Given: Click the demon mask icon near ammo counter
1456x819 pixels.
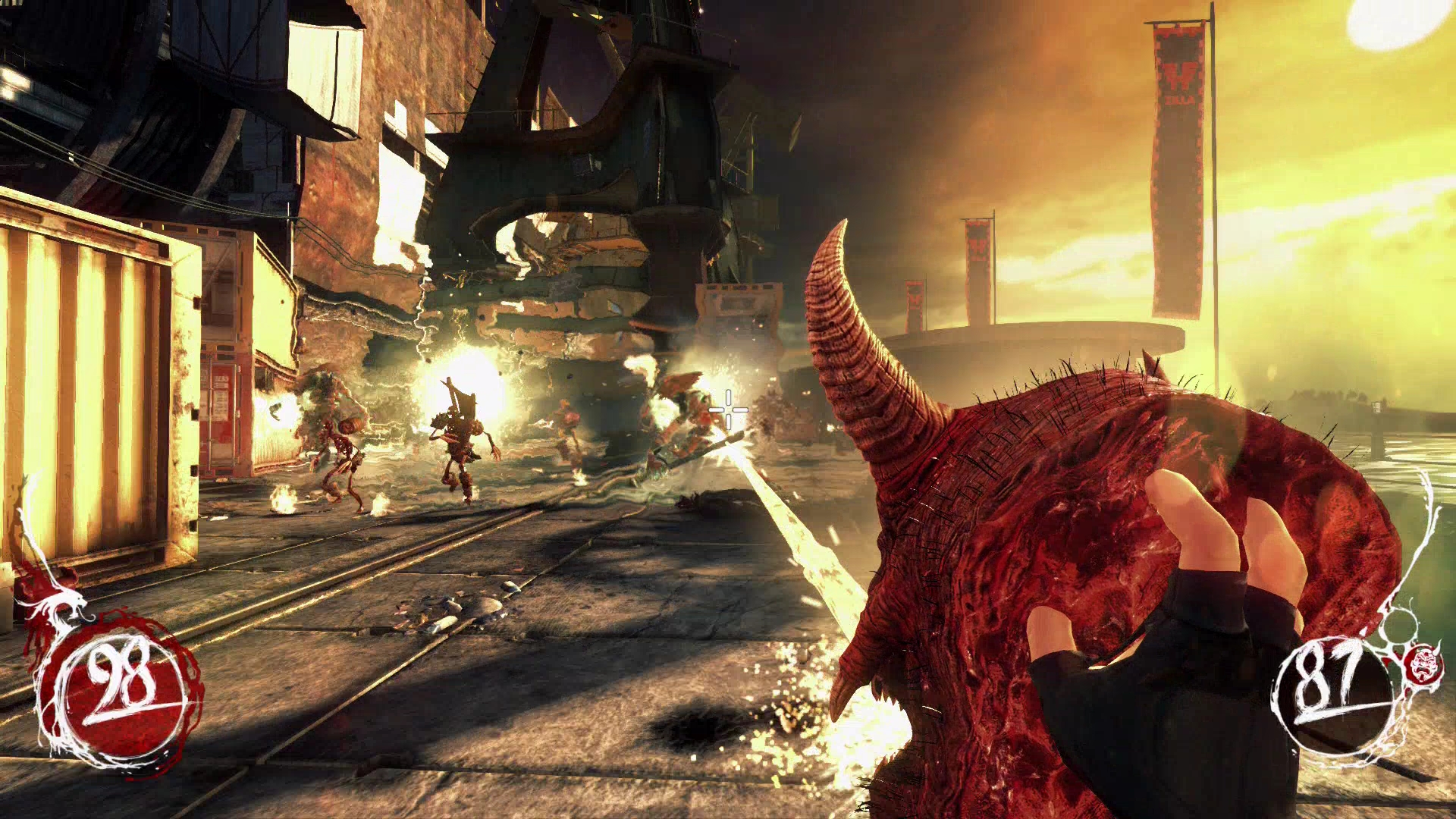Looking at the screenshot, I should pyautogui.click(x=1426, y=664).
